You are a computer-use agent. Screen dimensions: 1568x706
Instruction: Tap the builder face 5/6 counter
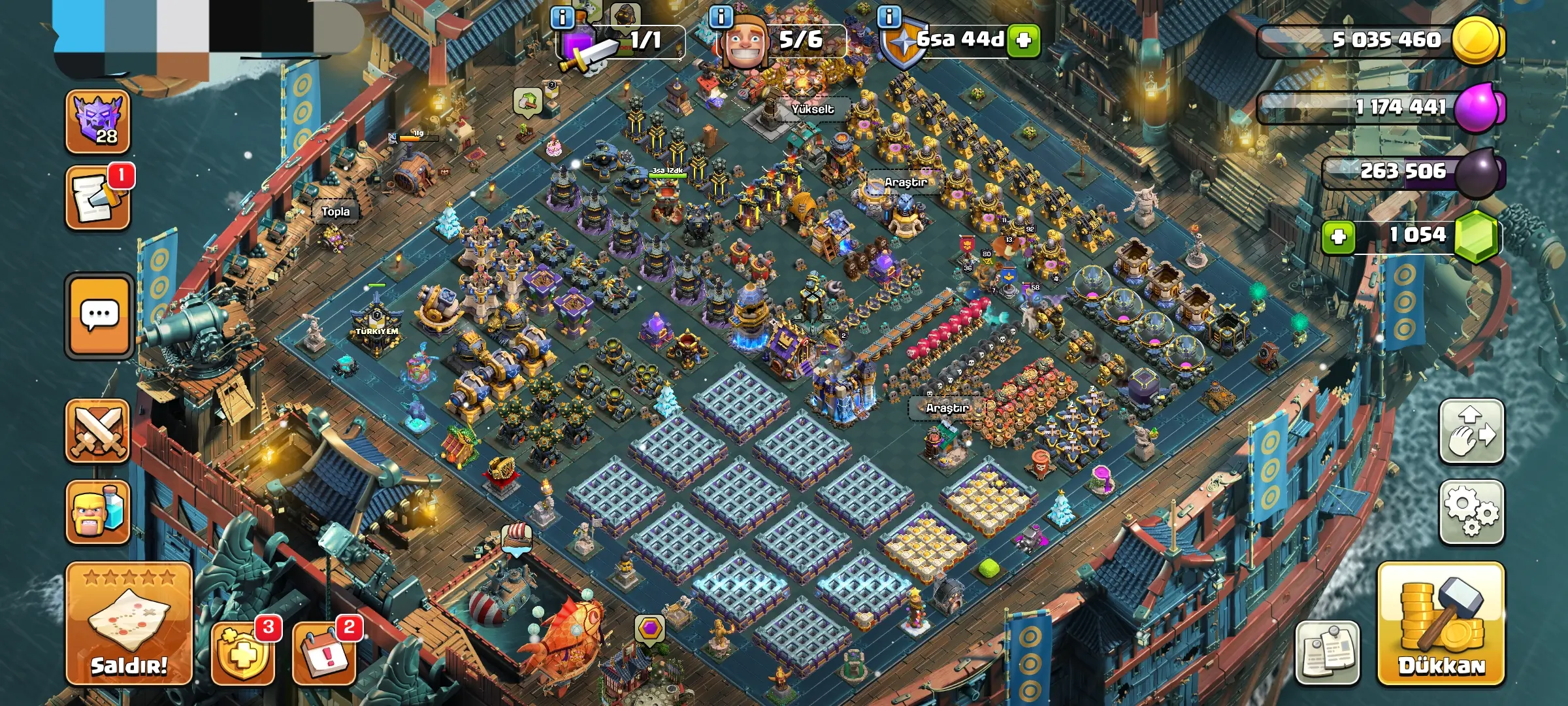[x=784, y=41]
